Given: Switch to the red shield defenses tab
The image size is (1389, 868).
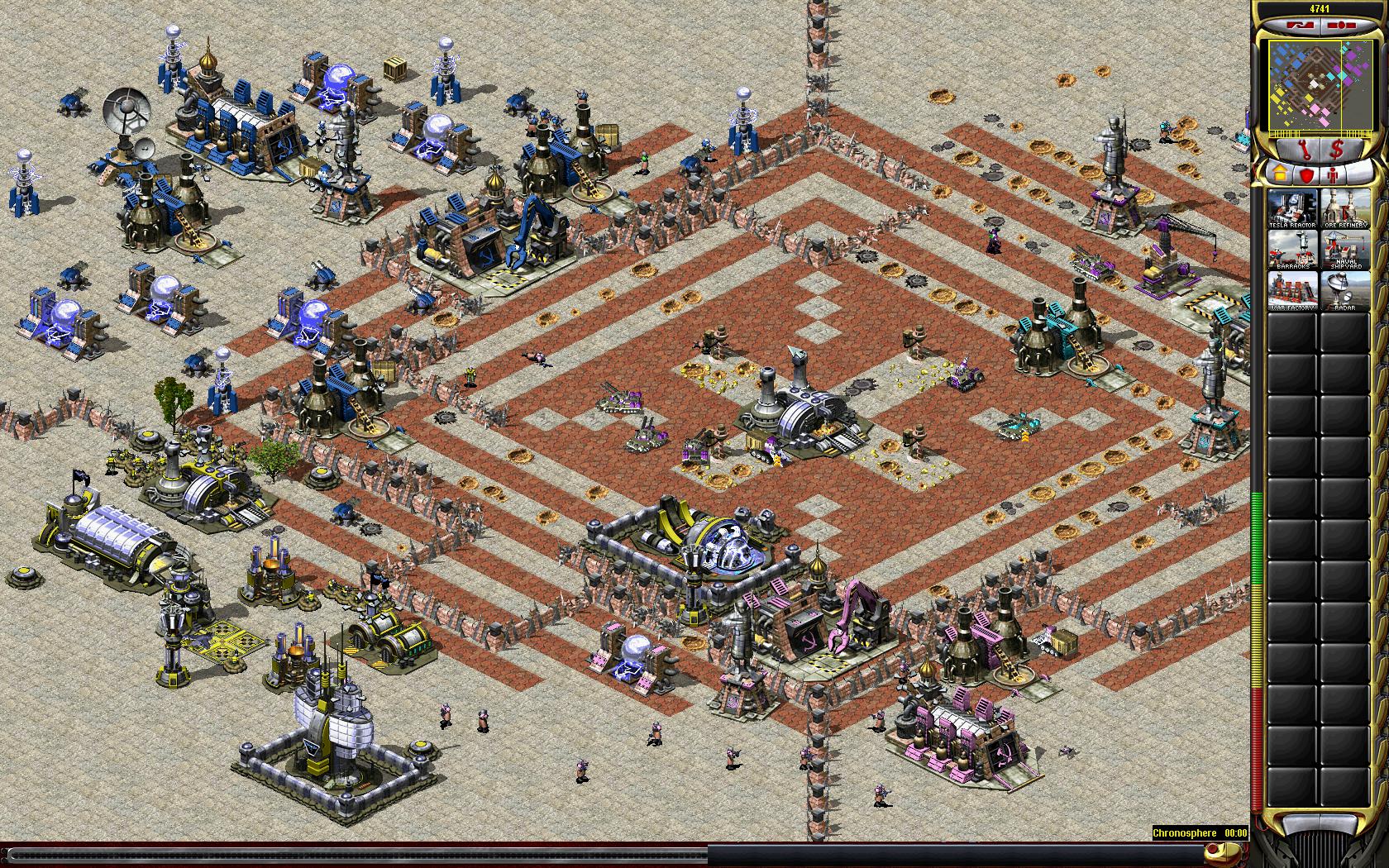Looking at the screenshot, I should coord(1306,175).
